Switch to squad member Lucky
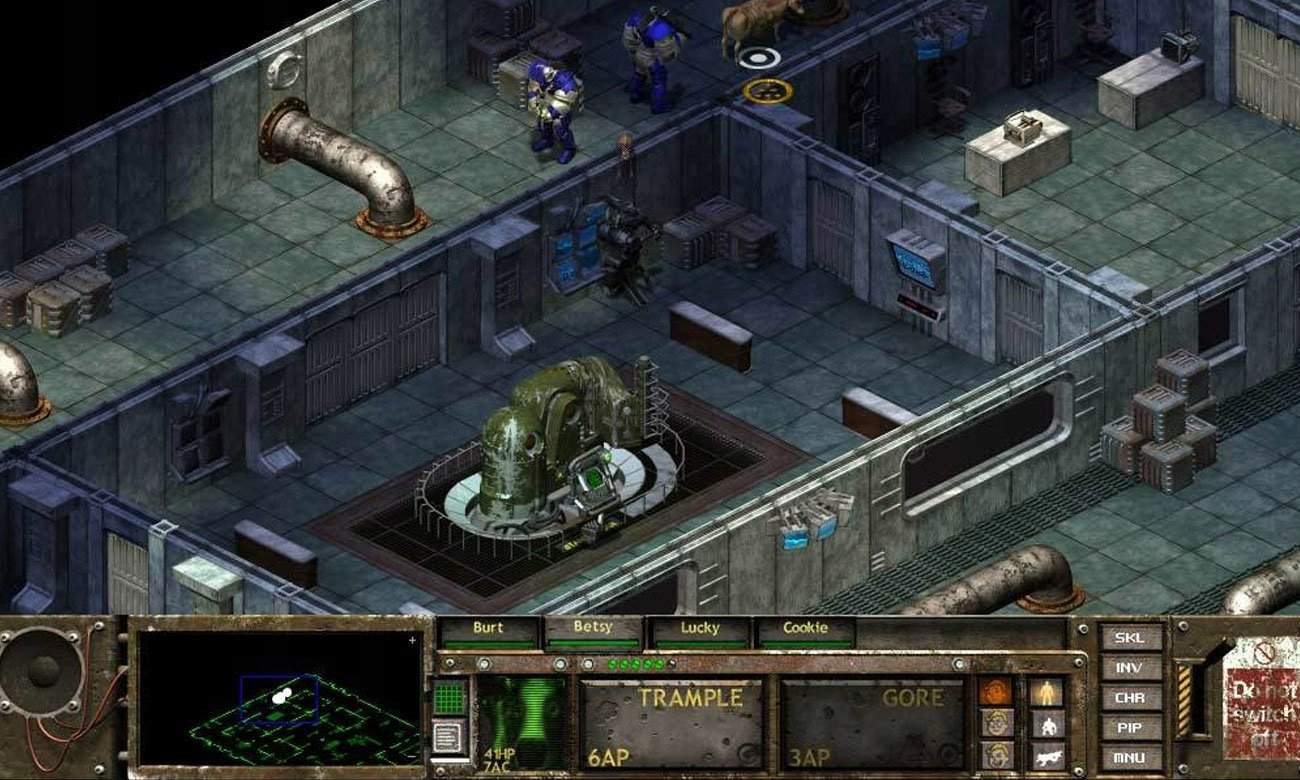The height and width of the screenshot is (780, 1300). (x=700, y=630)
